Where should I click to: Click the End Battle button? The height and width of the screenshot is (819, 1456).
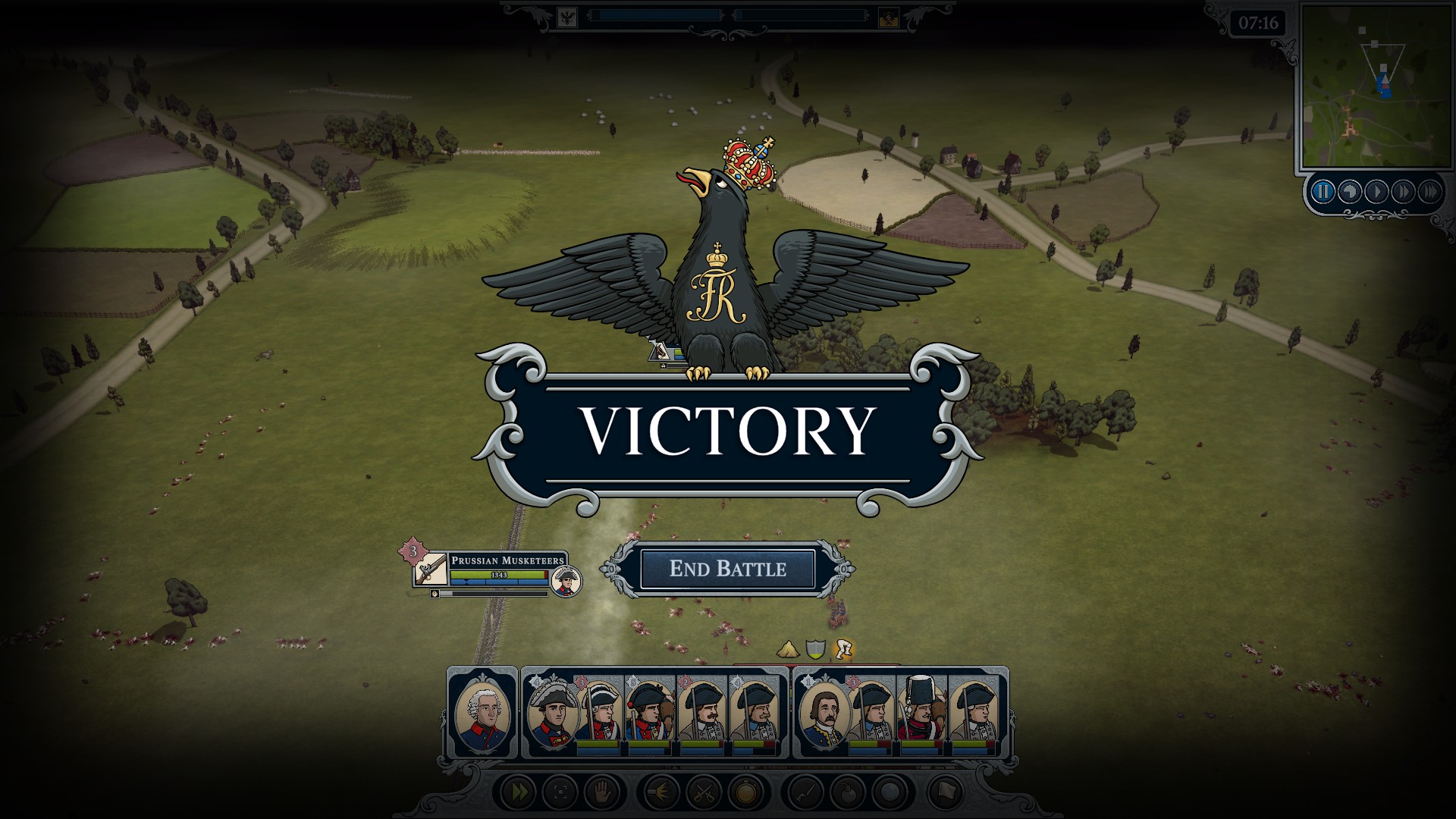727,569
